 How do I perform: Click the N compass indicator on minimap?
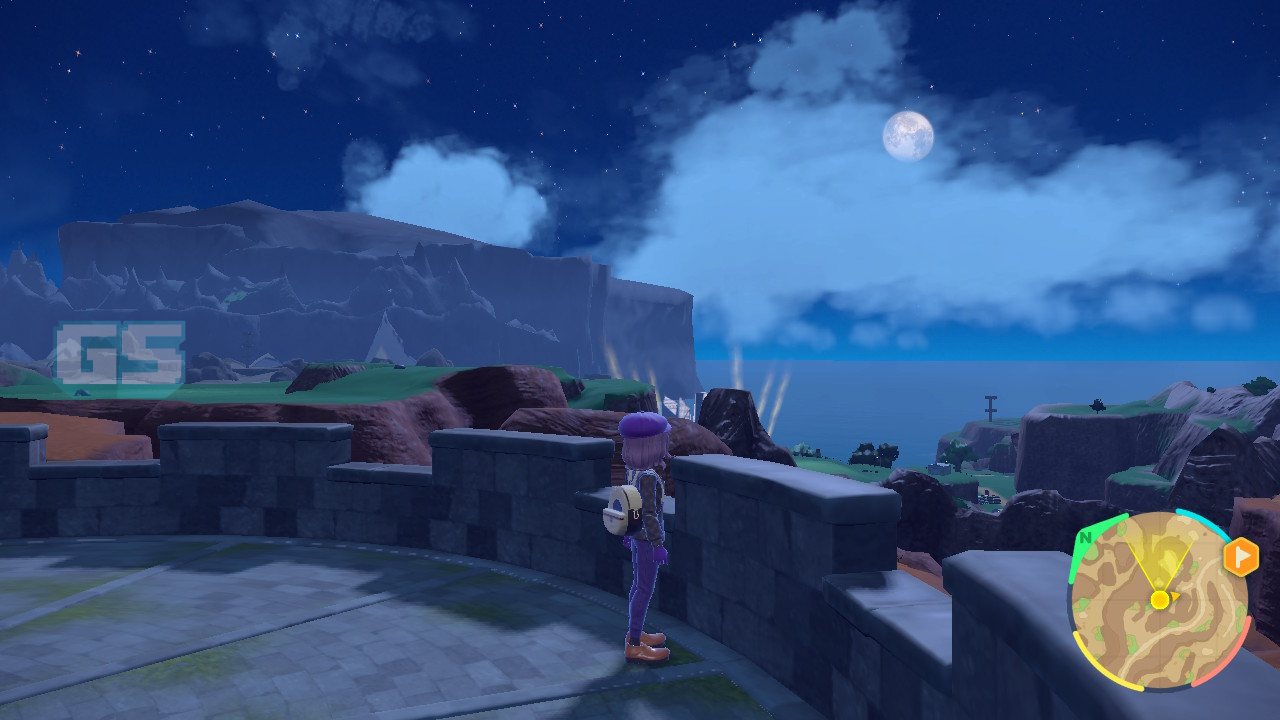tap(1084, 537)
